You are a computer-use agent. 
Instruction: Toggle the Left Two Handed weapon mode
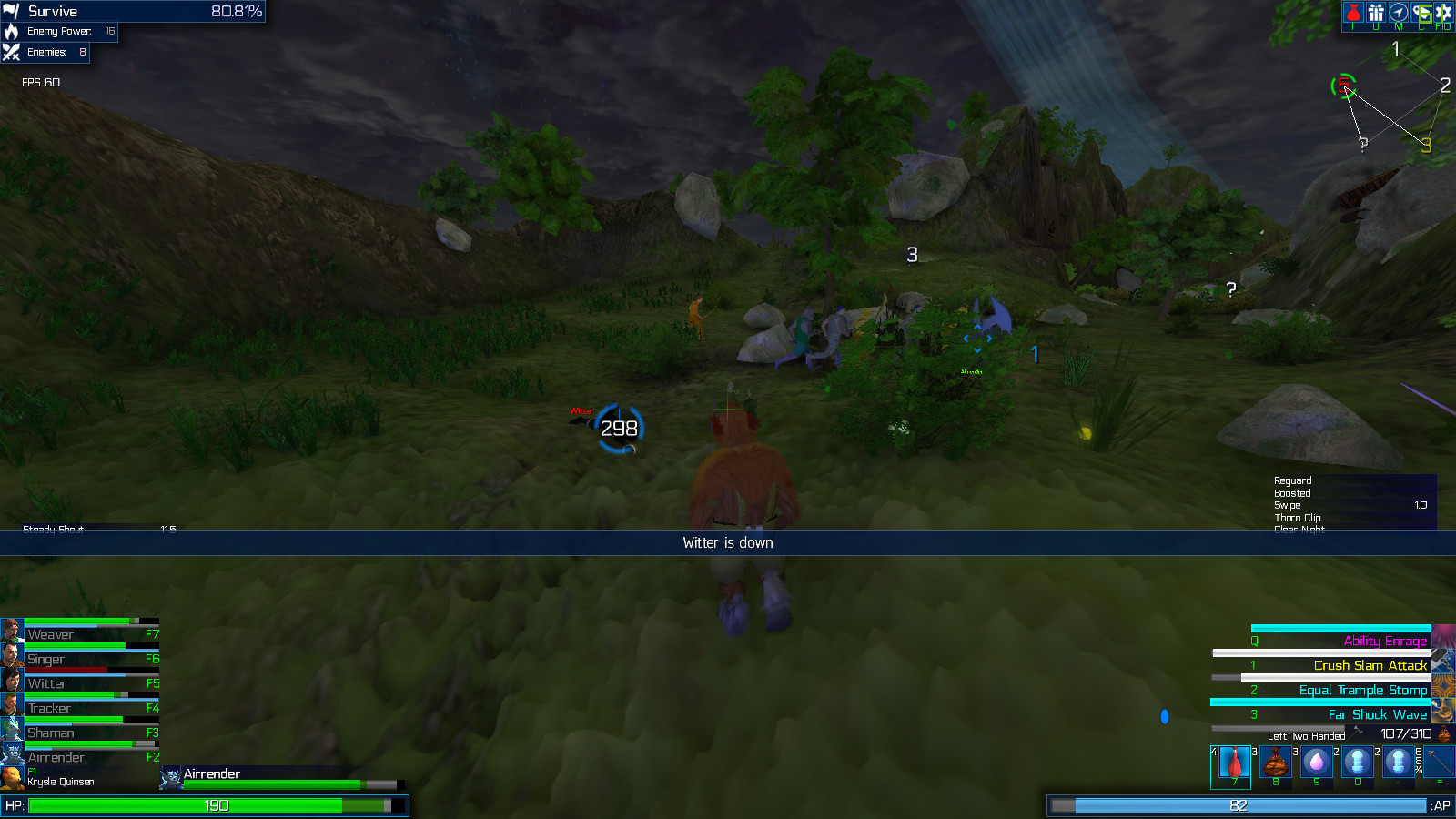pos(1308,735)
